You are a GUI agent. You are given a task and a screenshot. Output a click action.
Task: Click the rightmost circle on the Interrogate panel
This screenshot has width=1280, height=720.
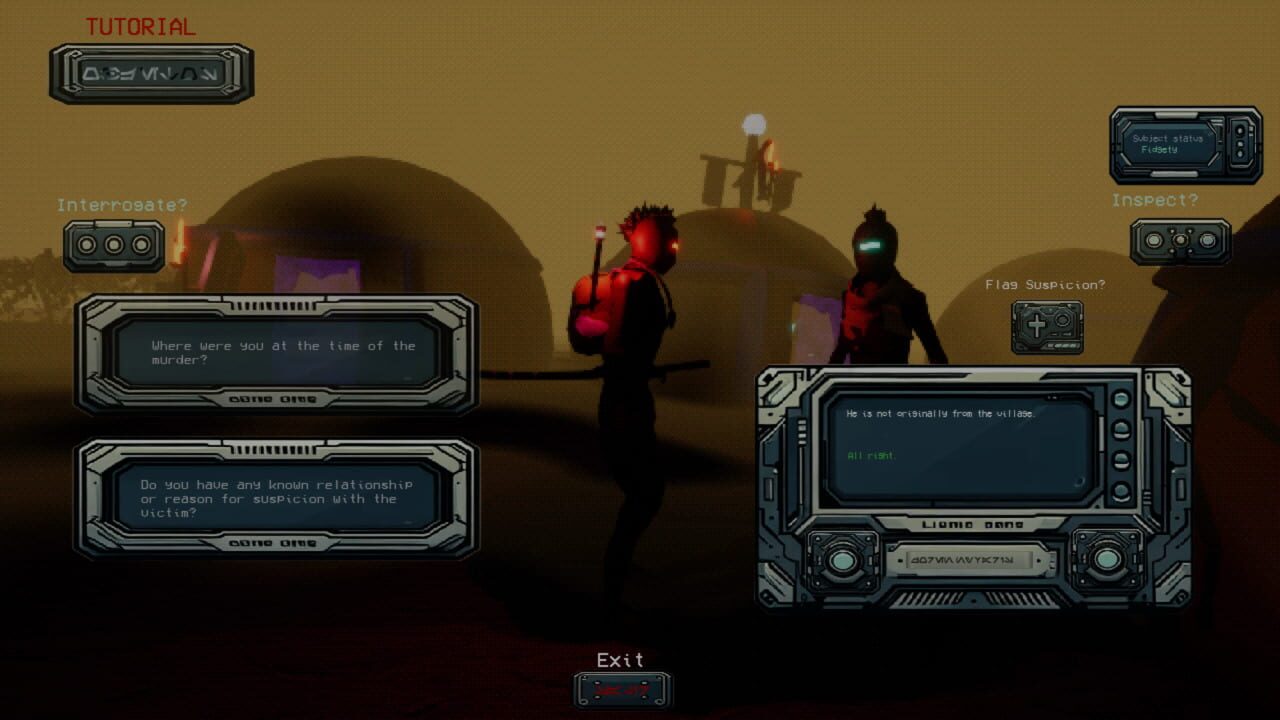point(140,244)
